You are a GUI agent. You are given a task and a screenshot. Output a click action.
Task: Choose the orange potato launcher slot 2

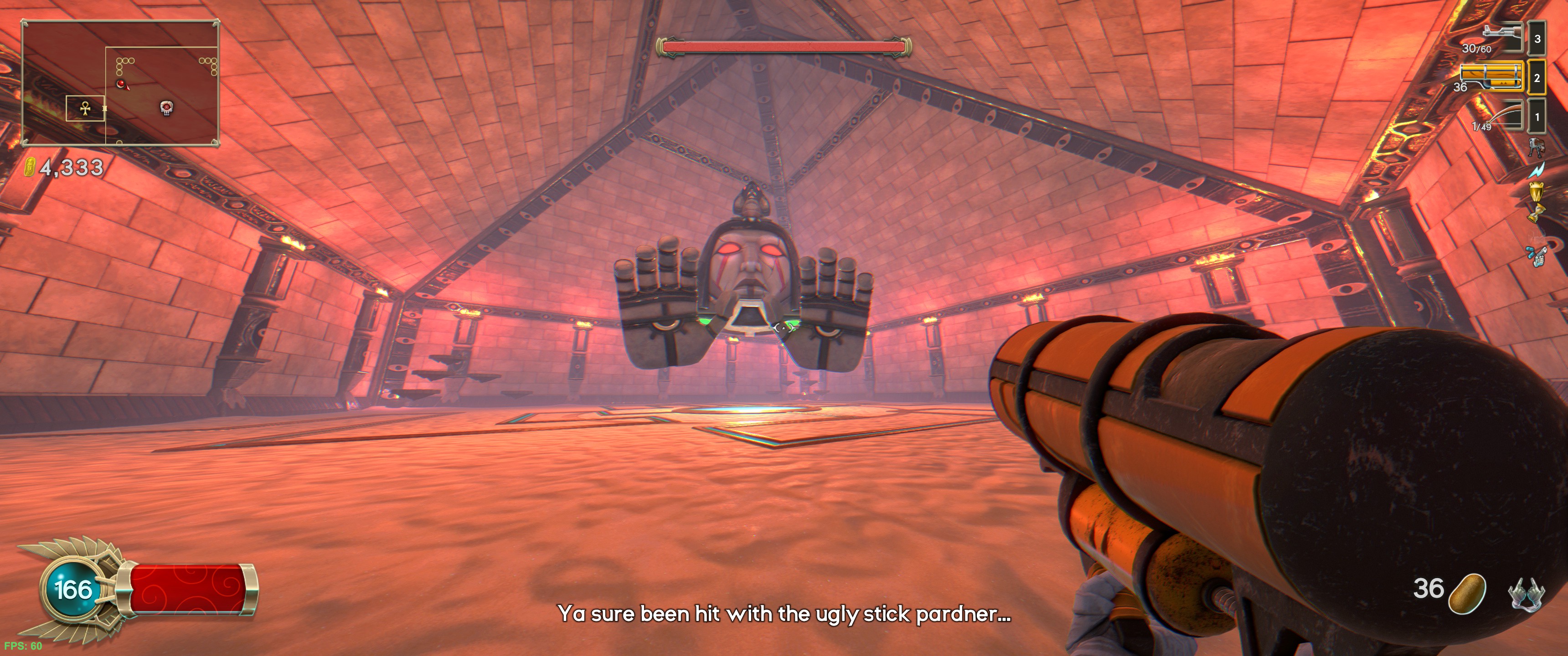1492,77
